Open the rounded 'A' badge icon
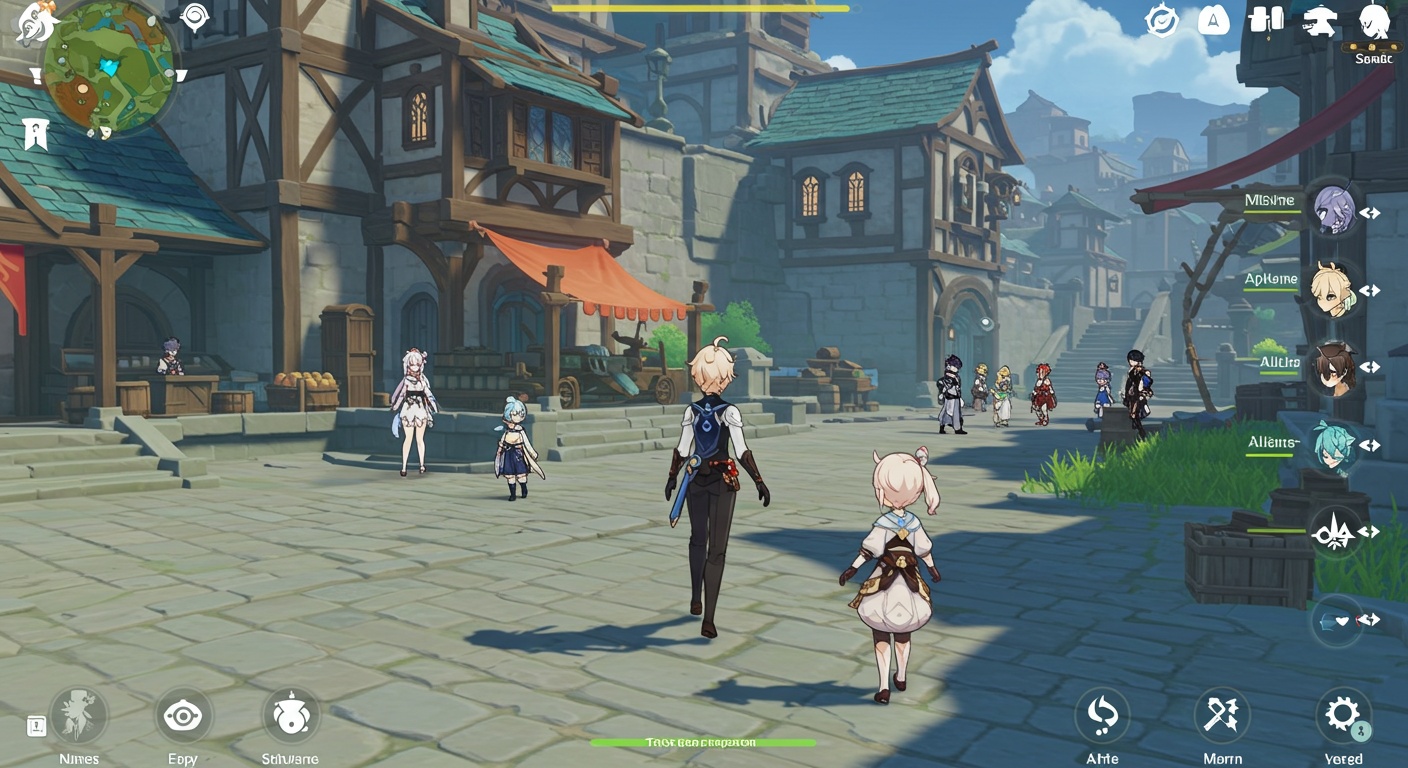This screenshot has width=1408, height=768. [x=1214, y=20]
